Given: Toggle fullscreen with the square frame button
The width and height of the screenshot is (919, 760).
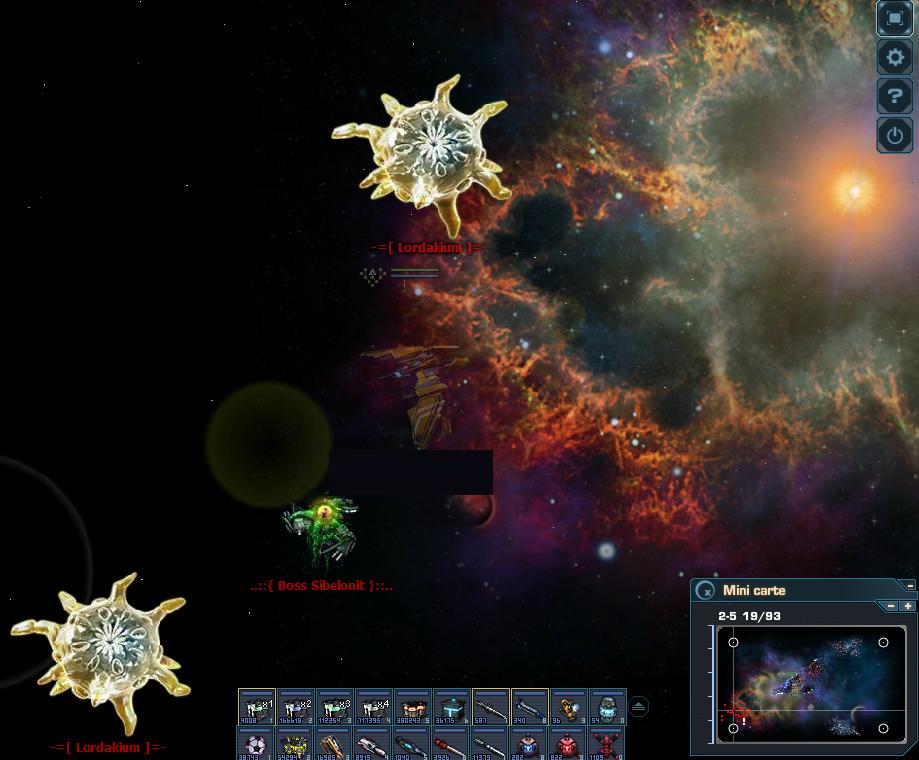Looking at the screenshot, I should 894,18.
